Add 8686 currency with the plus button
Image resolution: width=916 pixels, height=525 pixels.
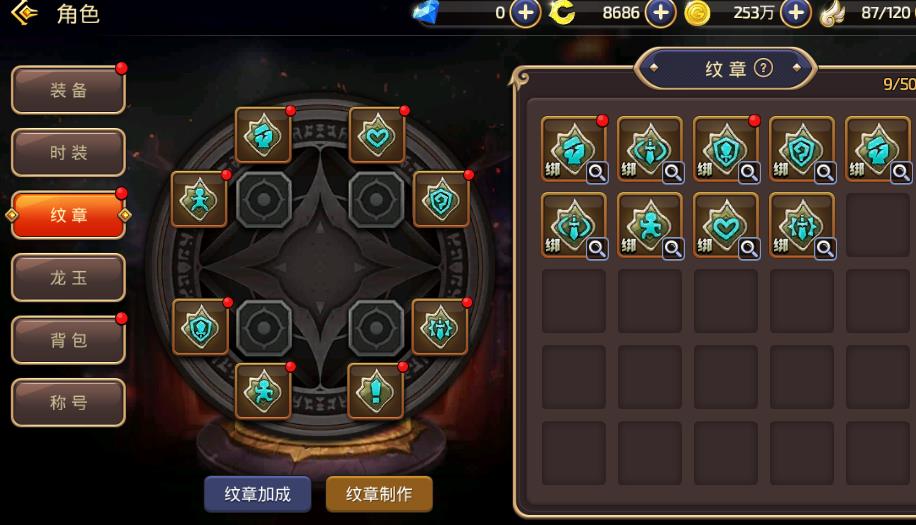pos(660,13)
